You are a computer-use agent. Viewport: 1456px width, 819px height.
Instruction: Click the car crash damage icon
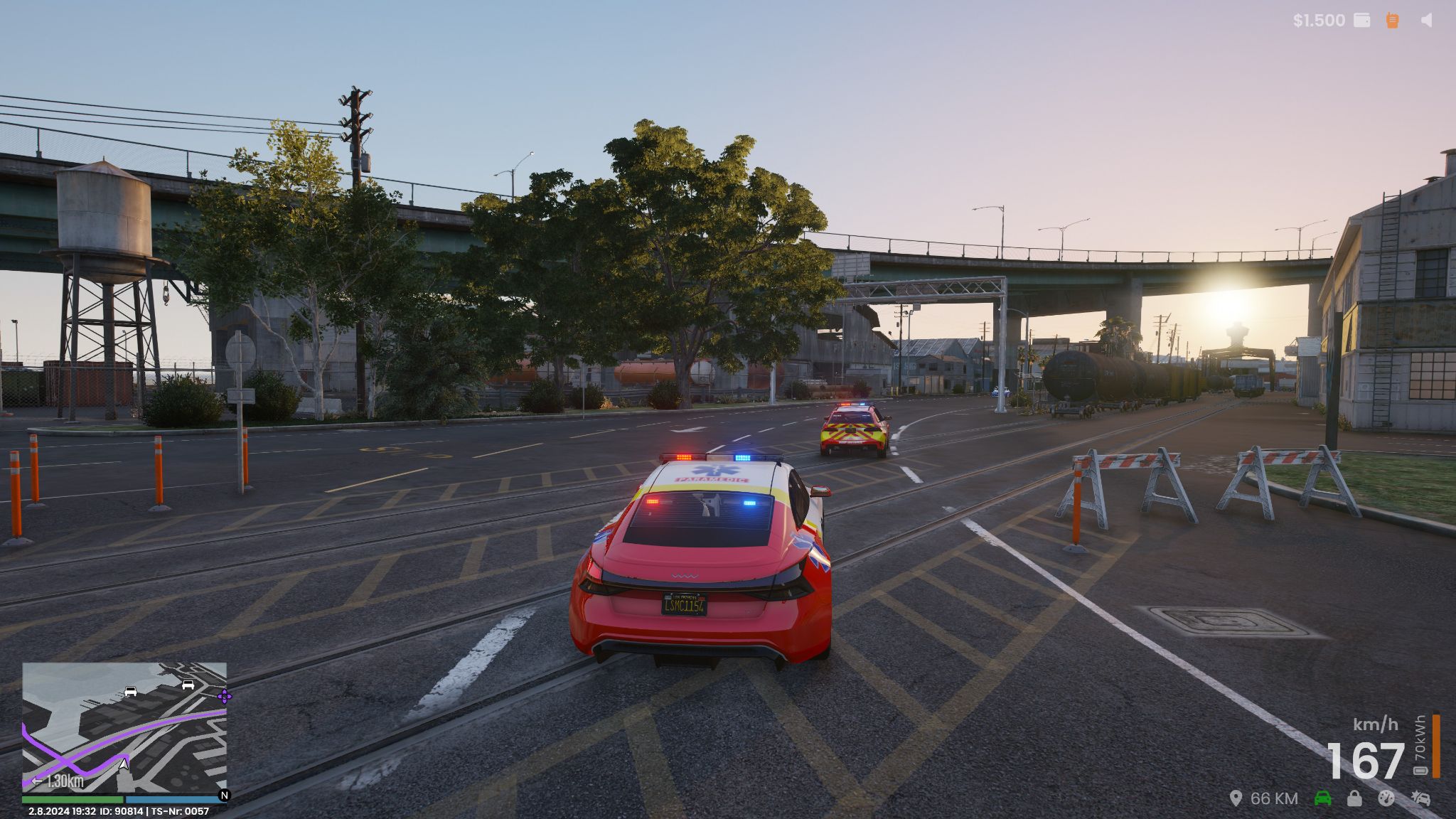1420,798
